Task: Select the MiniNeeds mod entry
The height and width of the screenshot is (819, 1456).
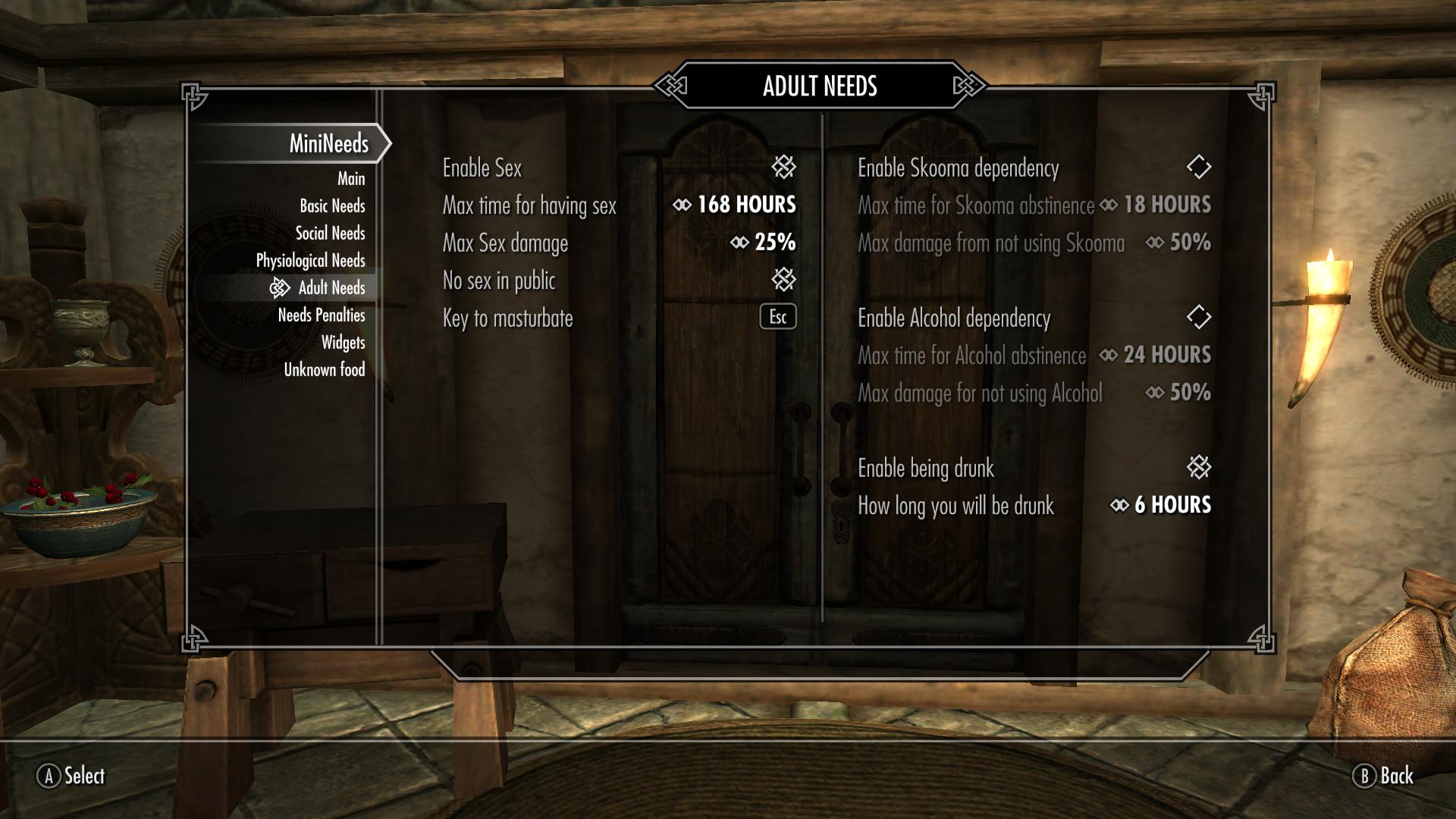Action: pos(328,143)
